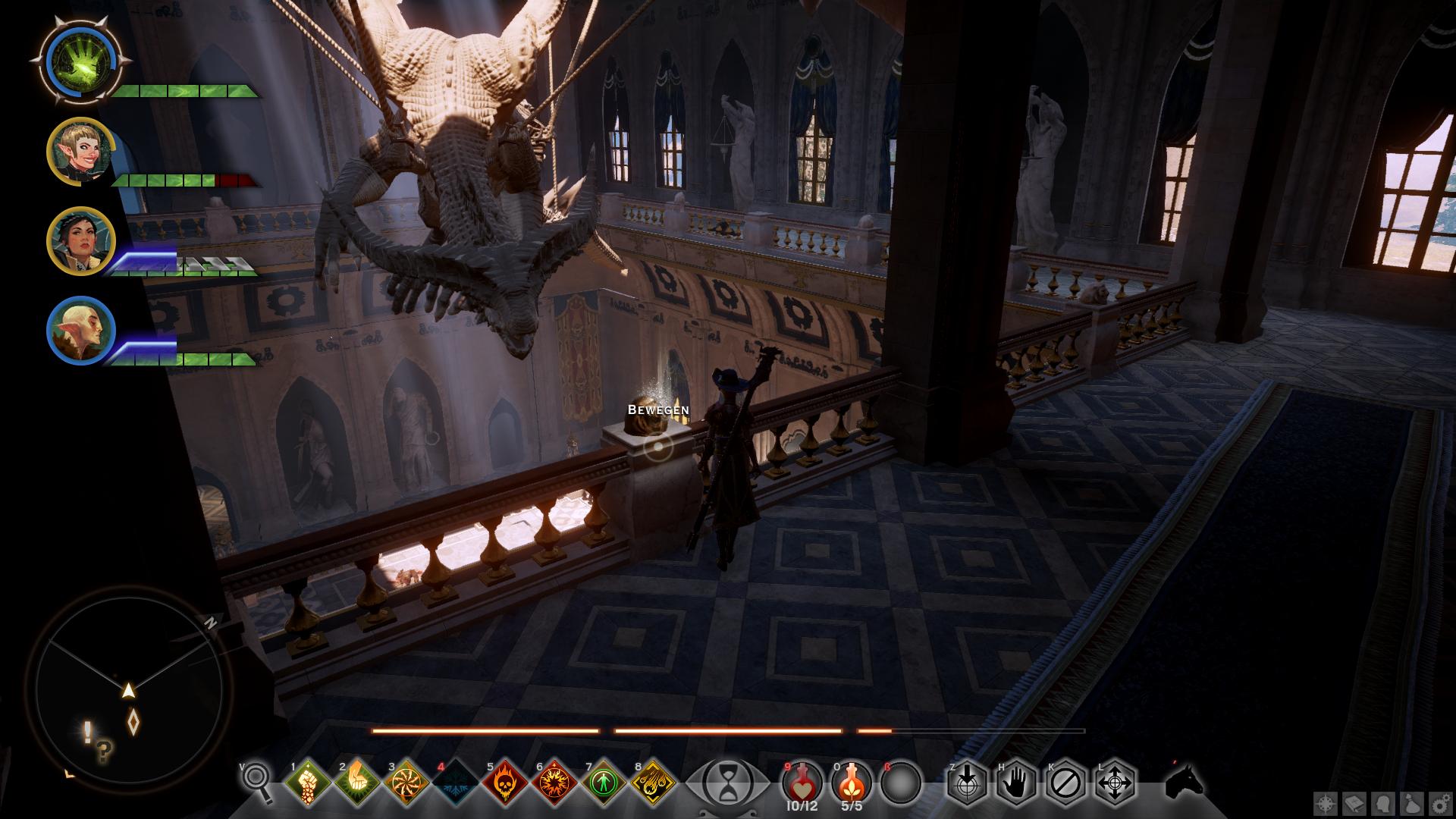1456x819 pixels.
Task: Choose the bald elf companion portrait
Action: (x=80, y=331)
